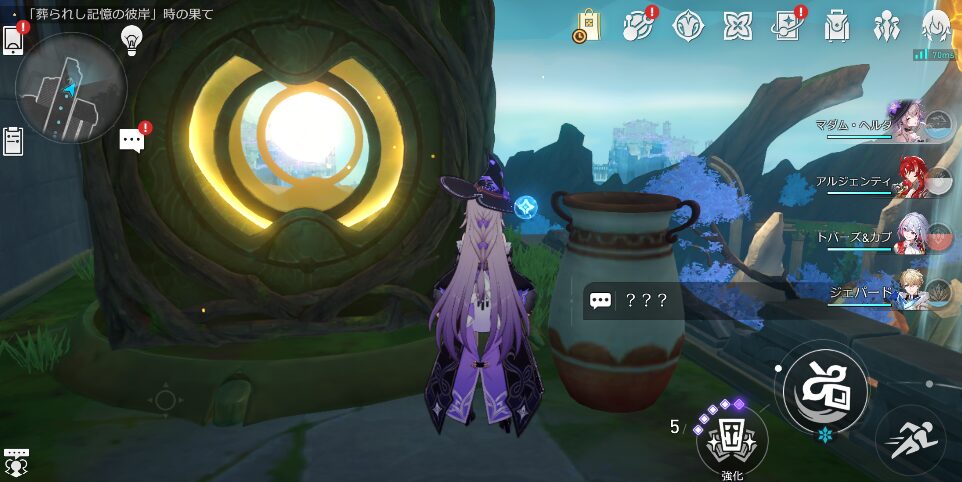This screenshot has width=962, height=482.
Task: Open the diamond compass guide icon
Action: [x=687, y=26]
